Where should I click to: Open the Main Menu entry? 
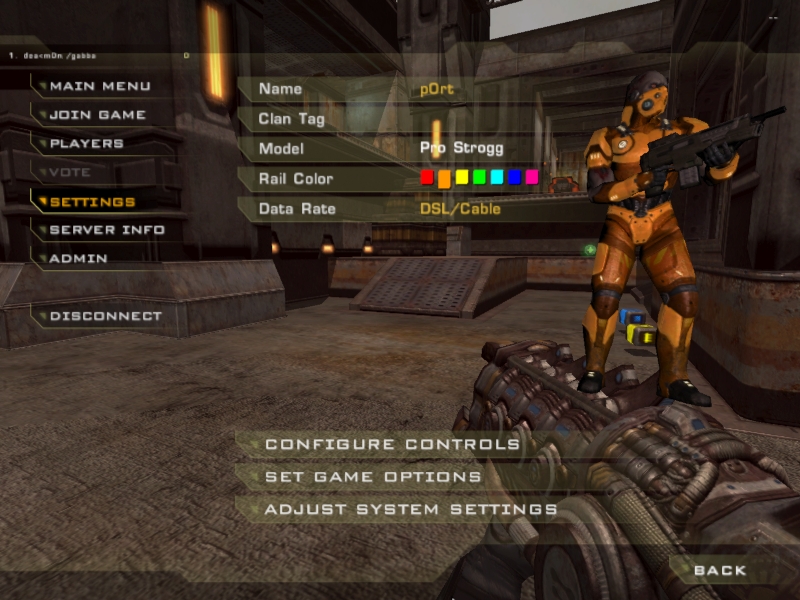pyautogui.click(x=100, y=86)
